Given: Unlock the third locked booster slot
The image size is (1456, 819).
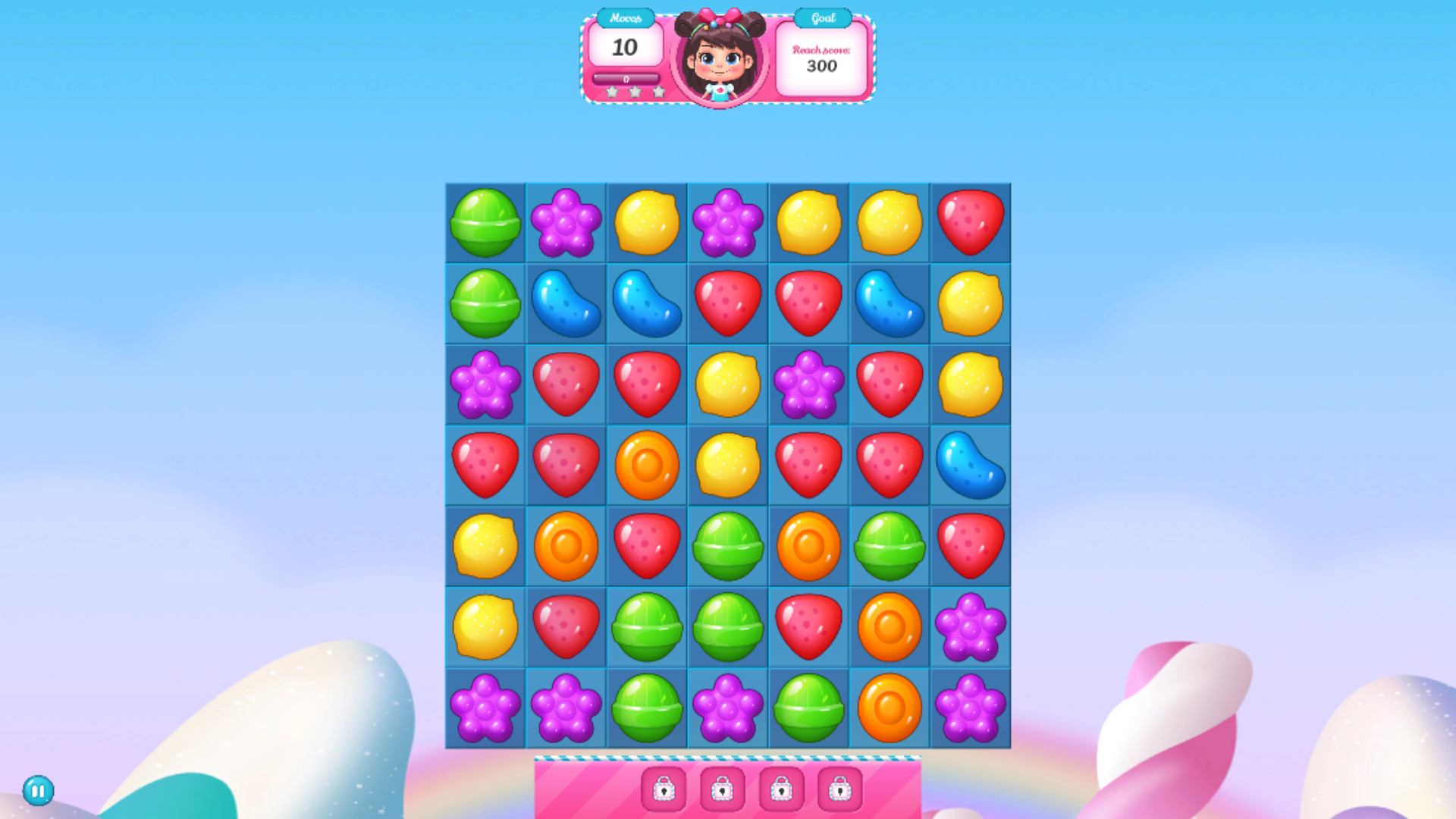Looking at the screenshot, I should [780, 789].
